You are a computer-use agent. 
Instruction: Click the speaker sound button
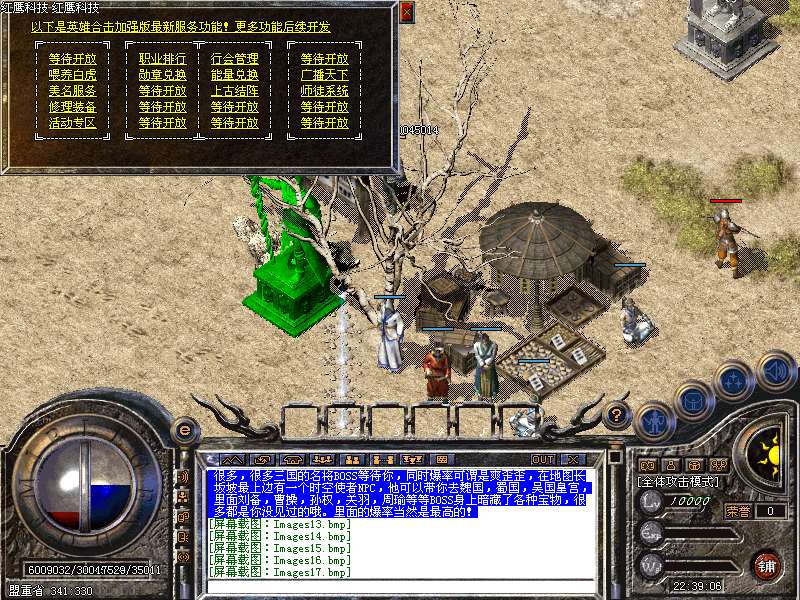776,371
